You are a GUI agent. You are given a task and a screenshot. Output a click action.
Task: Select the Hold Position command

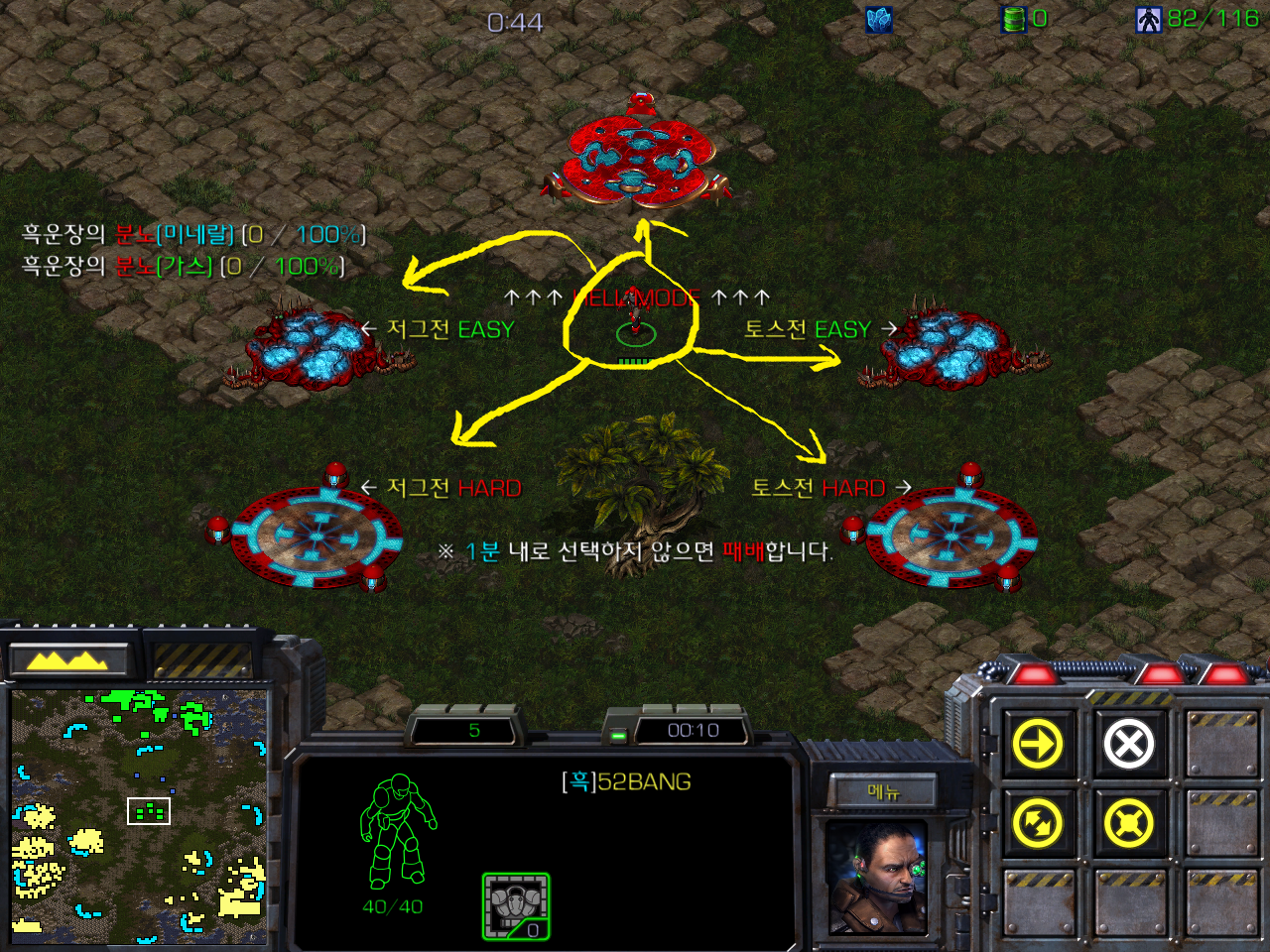point(1129,823)
